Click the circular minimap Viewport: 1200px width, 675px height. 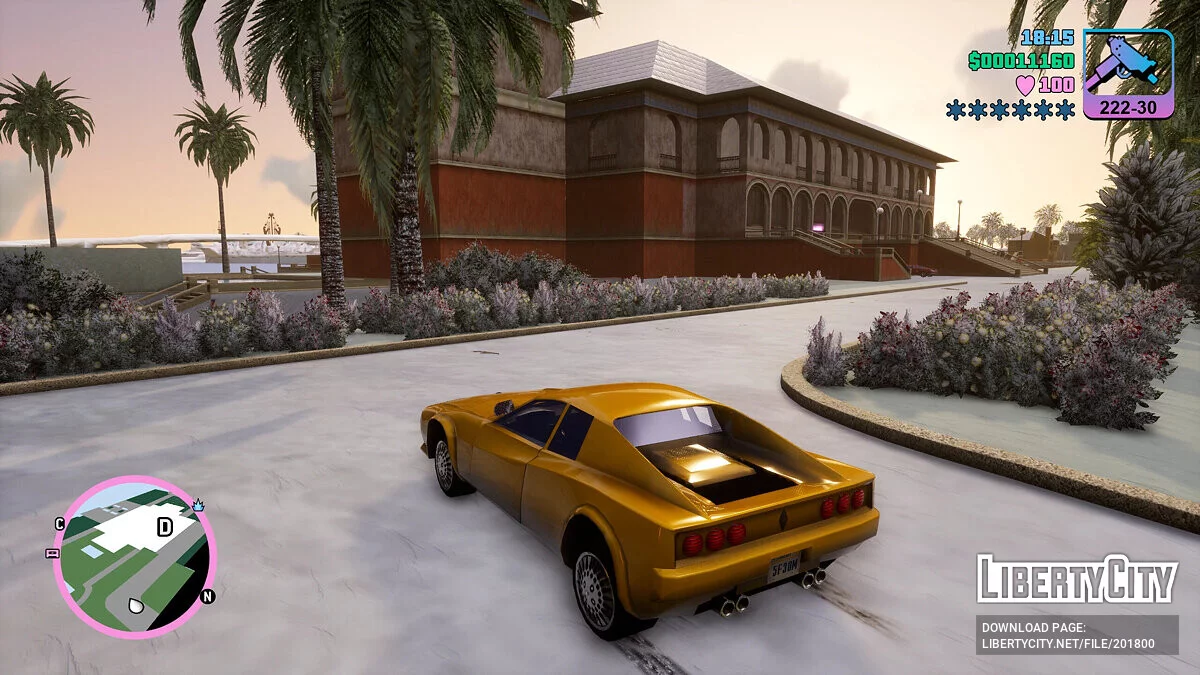click(x=134, y=556)
